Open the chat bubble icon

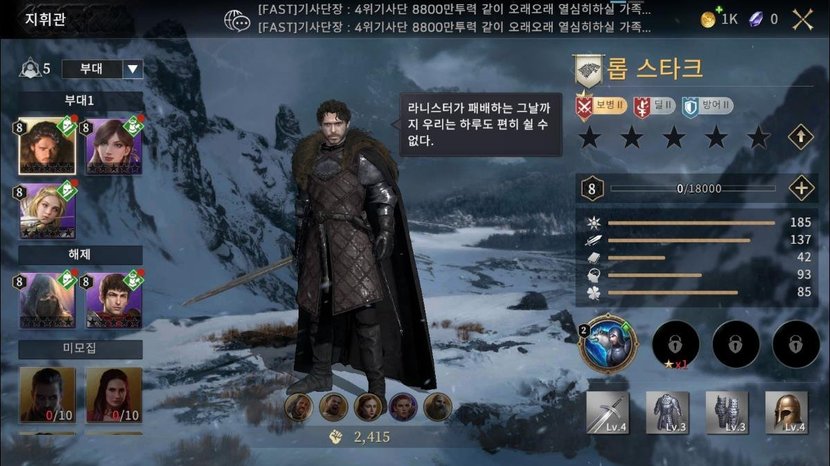coord(237,19)
